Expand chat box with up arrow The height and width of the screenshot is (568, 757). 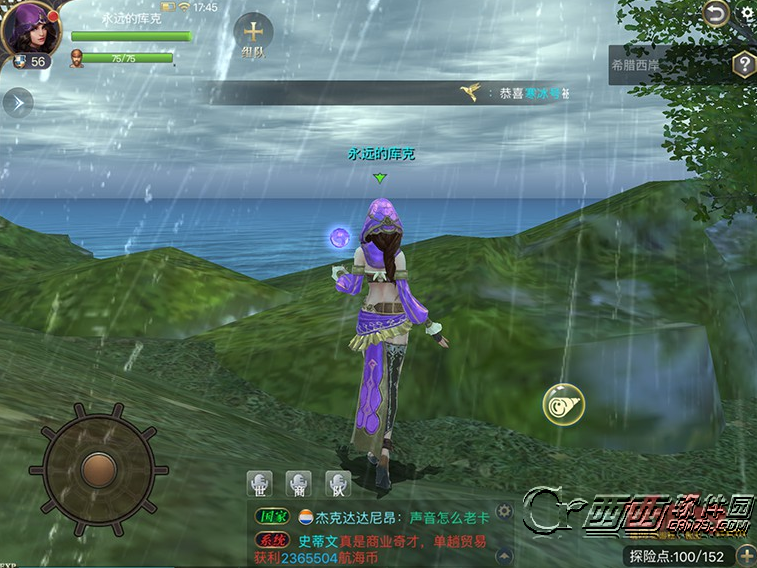[504, 553]
